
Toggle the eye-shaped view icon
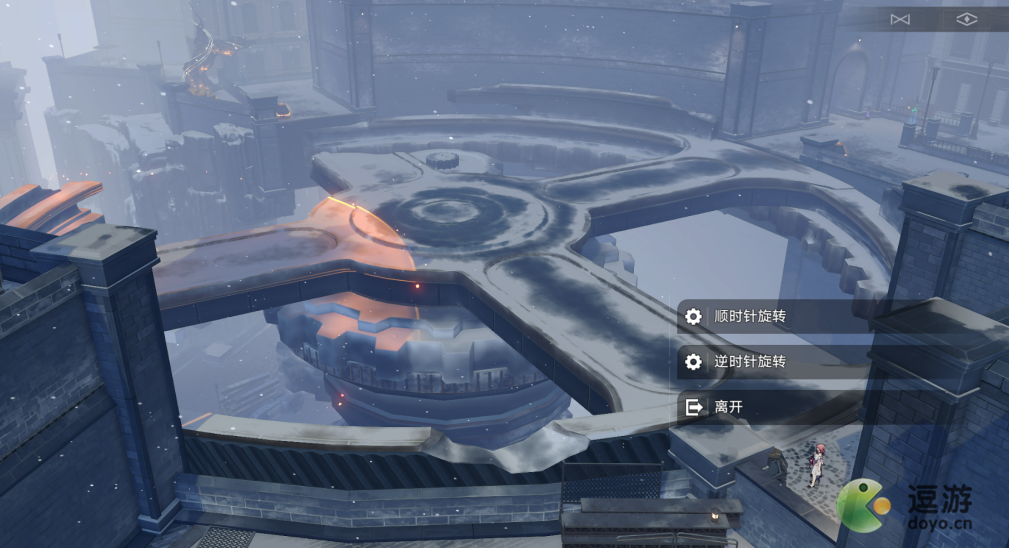coord(966,20)
